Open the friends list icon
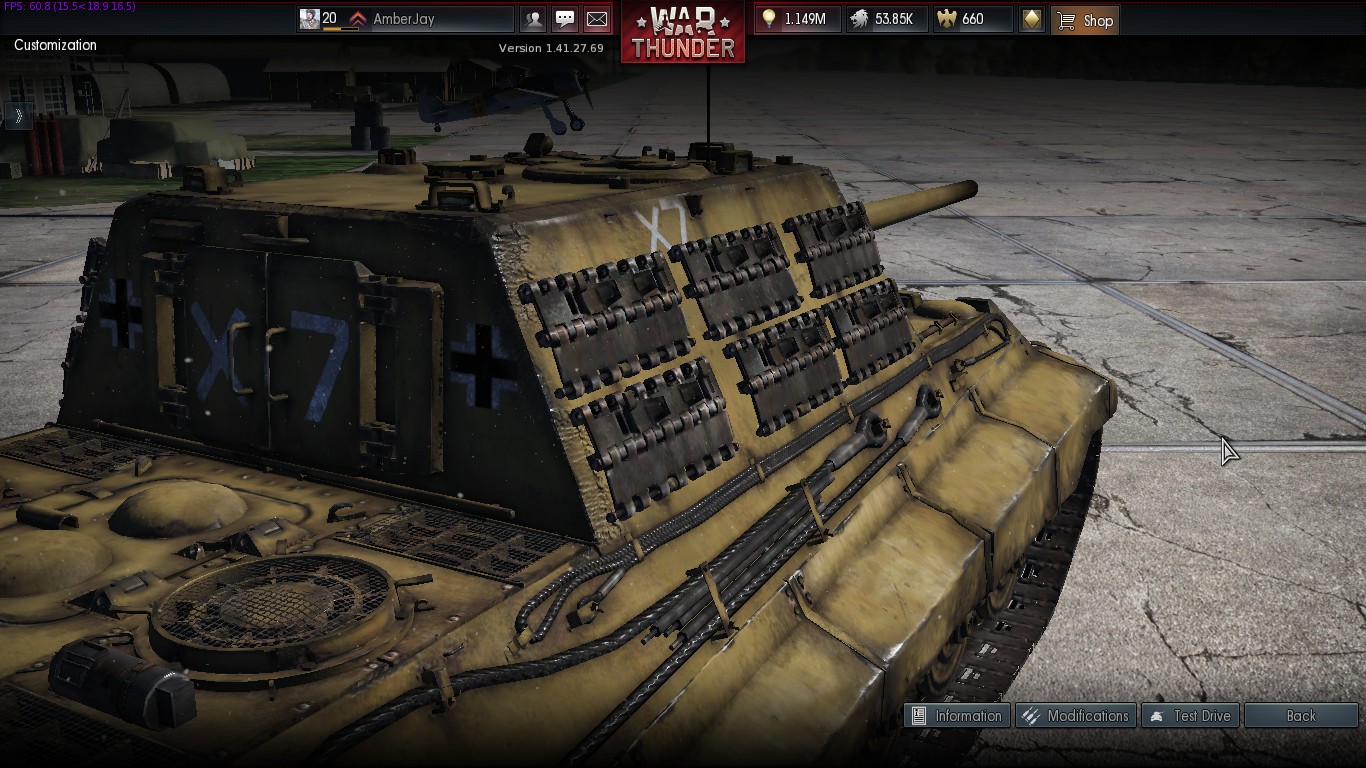The width and height of the screenshot is (1366, 768). 535,18
